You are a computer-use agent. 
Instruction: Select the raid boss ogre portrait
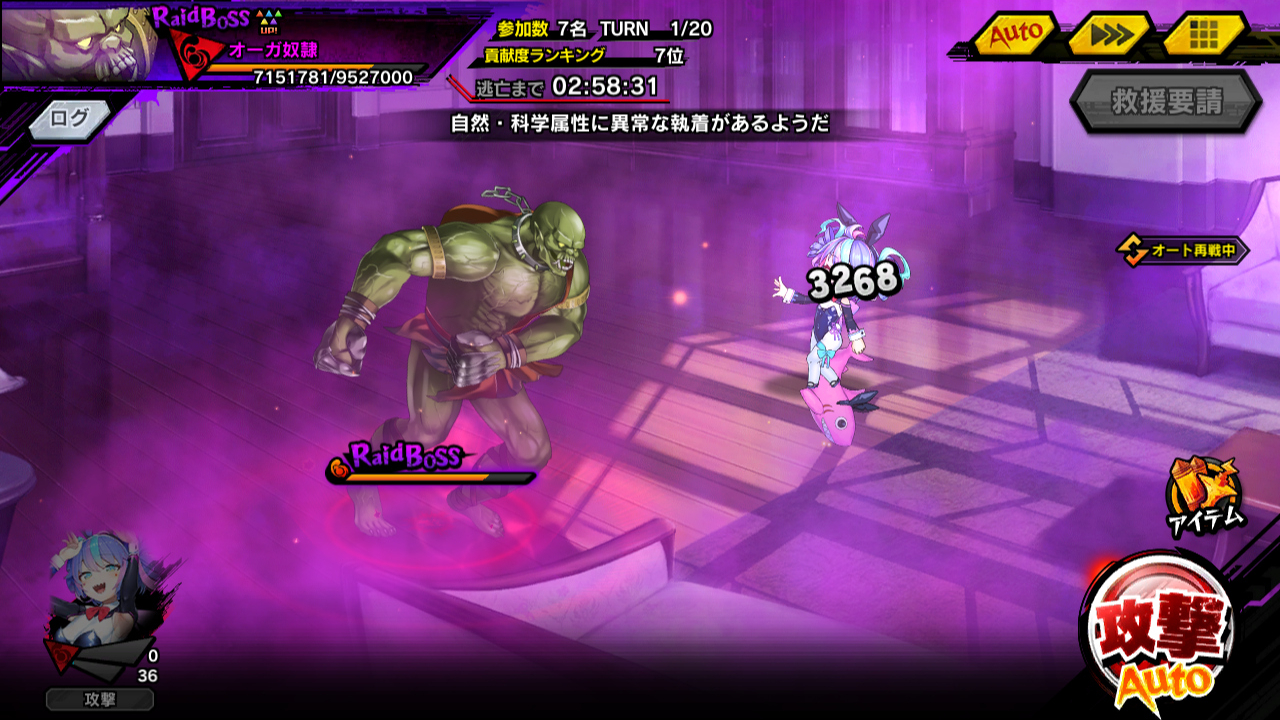coord(78,42)
